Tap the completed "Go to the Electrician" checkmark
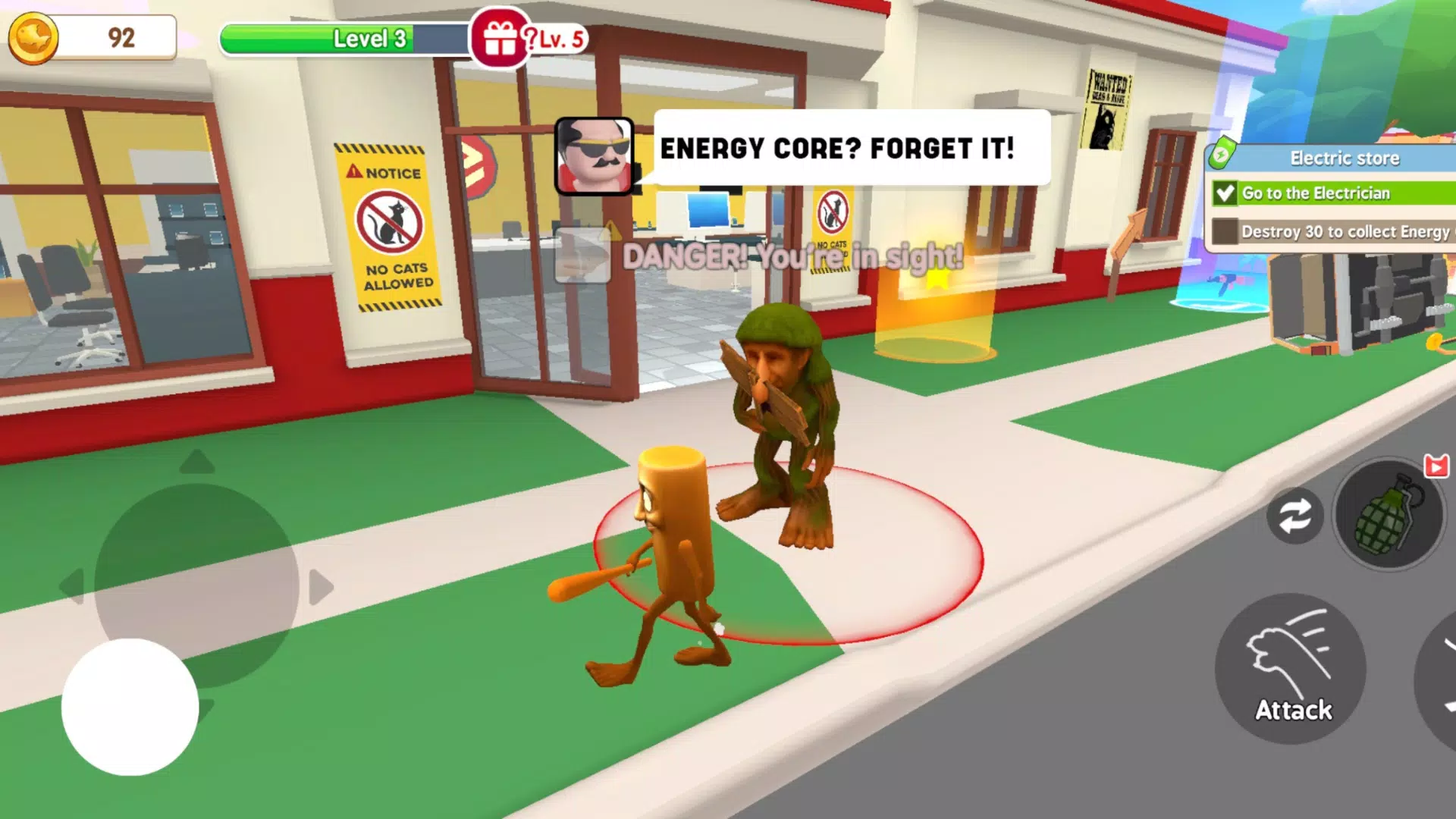Screen dimensions: 1456x819 click(1224, 194)
